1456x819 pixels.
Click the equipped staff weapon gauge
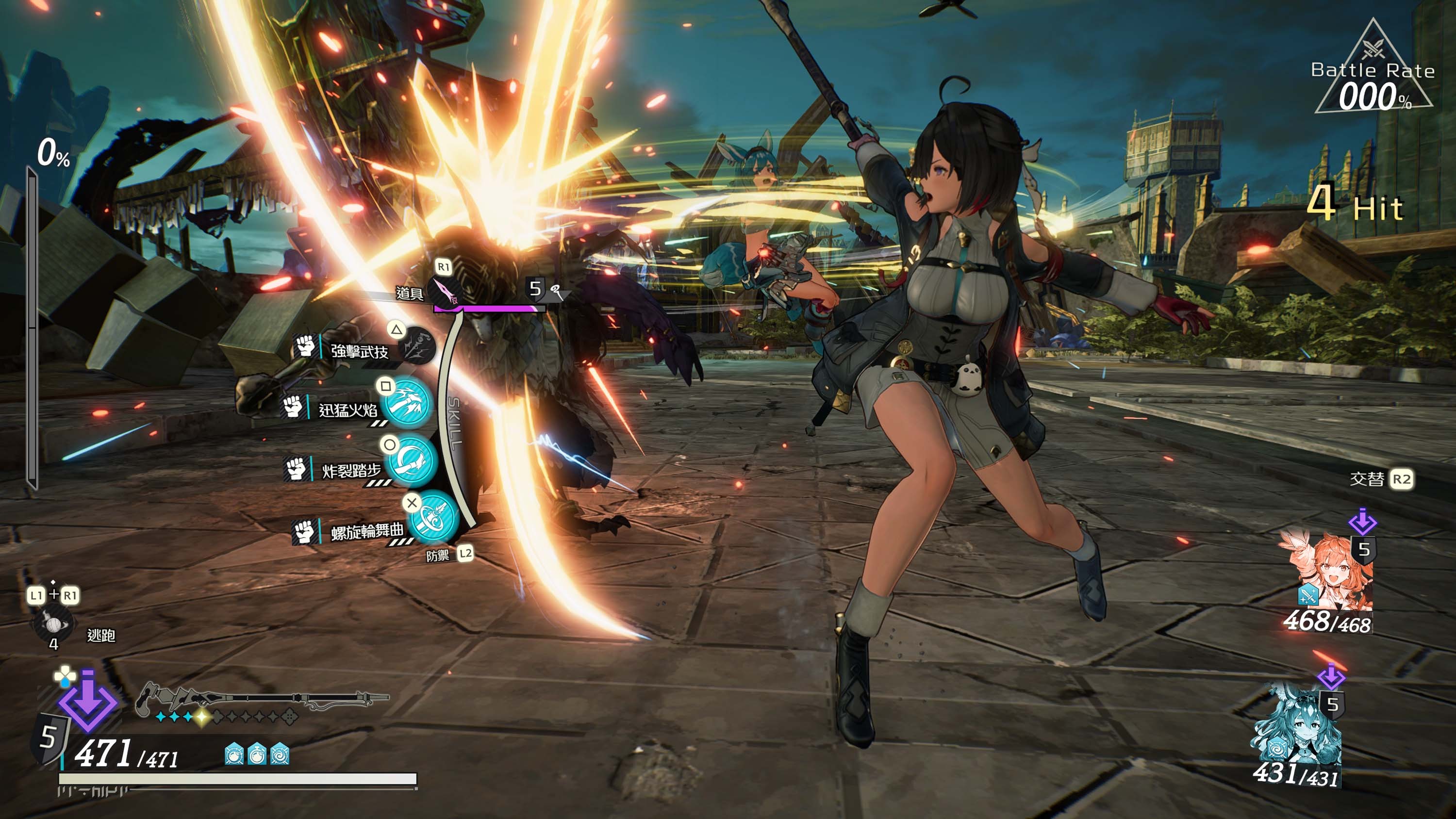click(x=260, y=701)
